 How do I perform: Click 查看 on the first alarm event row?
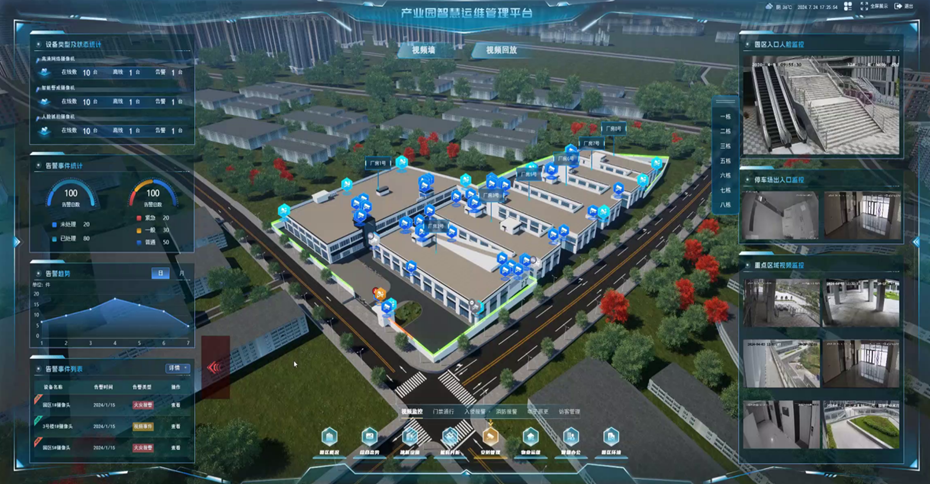pyautogui.click(x=175, y=406)
